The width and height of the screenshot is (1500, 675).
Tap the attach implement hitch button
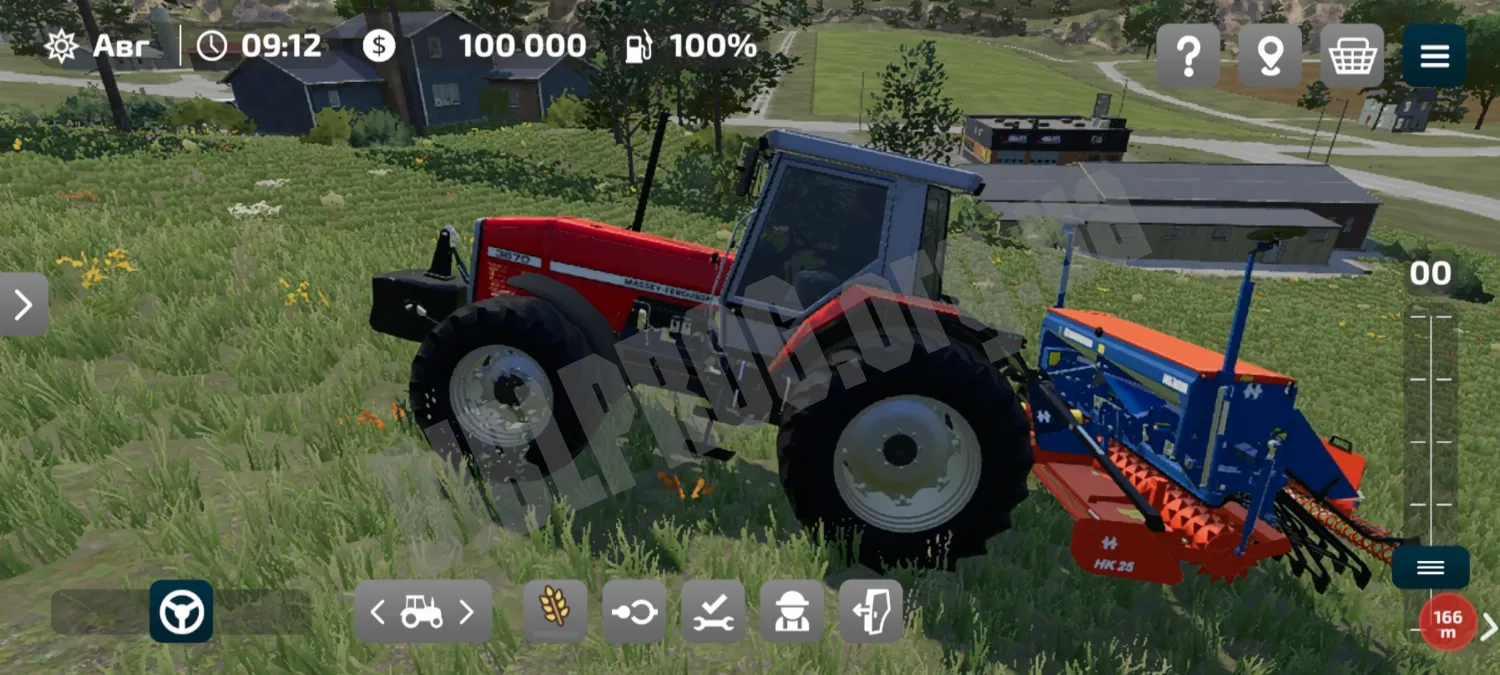coord(634,611)
